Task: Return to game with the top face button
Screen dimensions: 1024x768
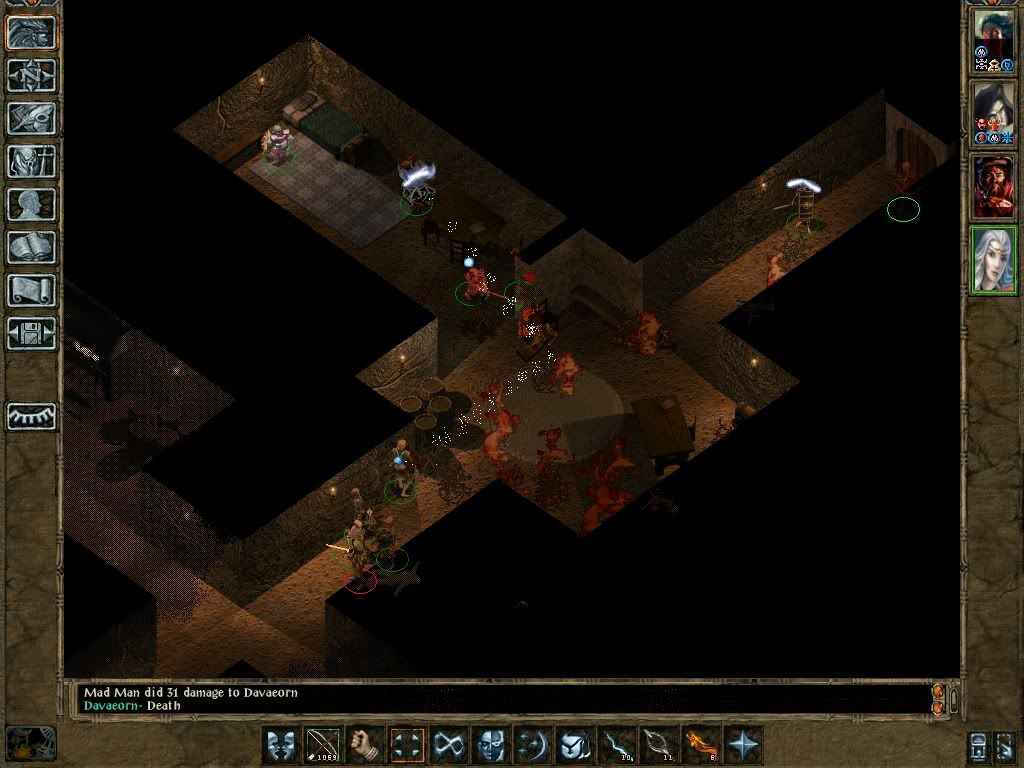Action: coord(31,32)
